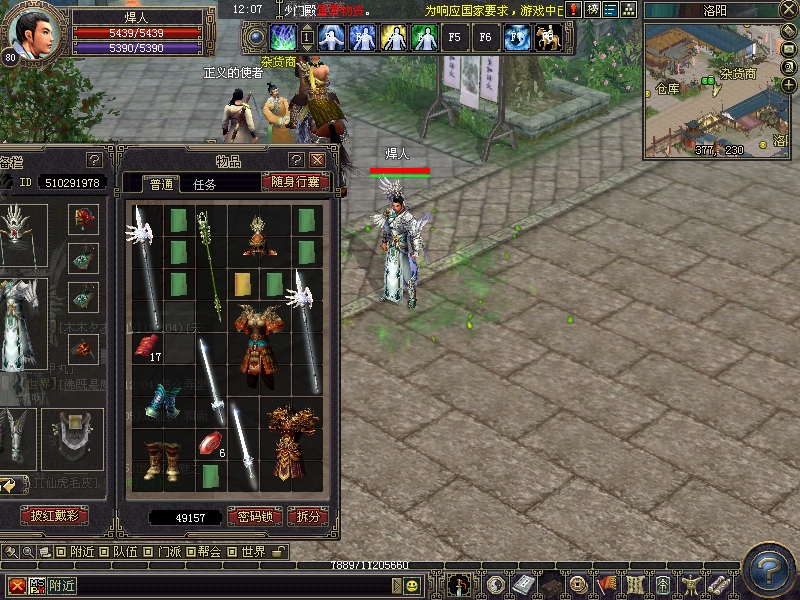Use the 拆分 split stack button

pos(307,517)
